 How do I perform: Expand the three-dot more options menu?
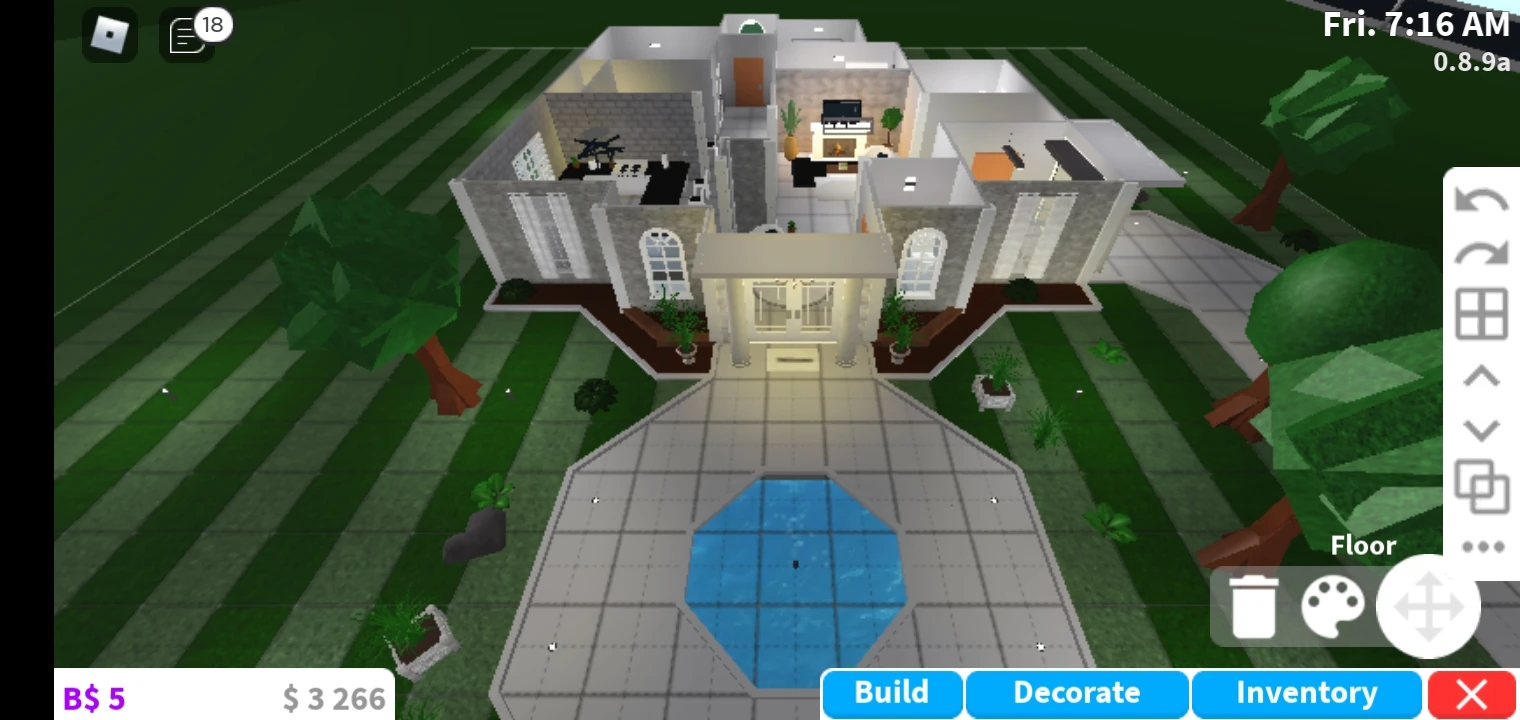click(1480, 545)
